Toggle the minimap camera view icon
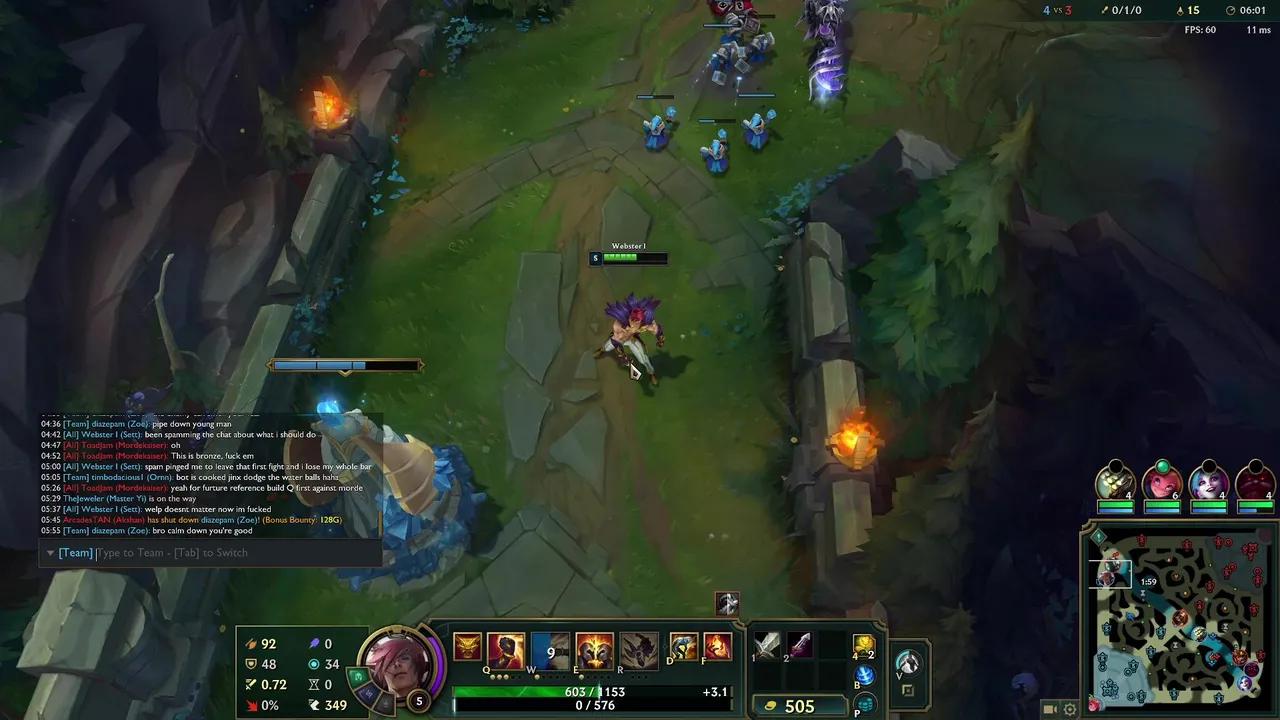Viewport: 1280px width, 720px height. click(x=1050, y=709)
